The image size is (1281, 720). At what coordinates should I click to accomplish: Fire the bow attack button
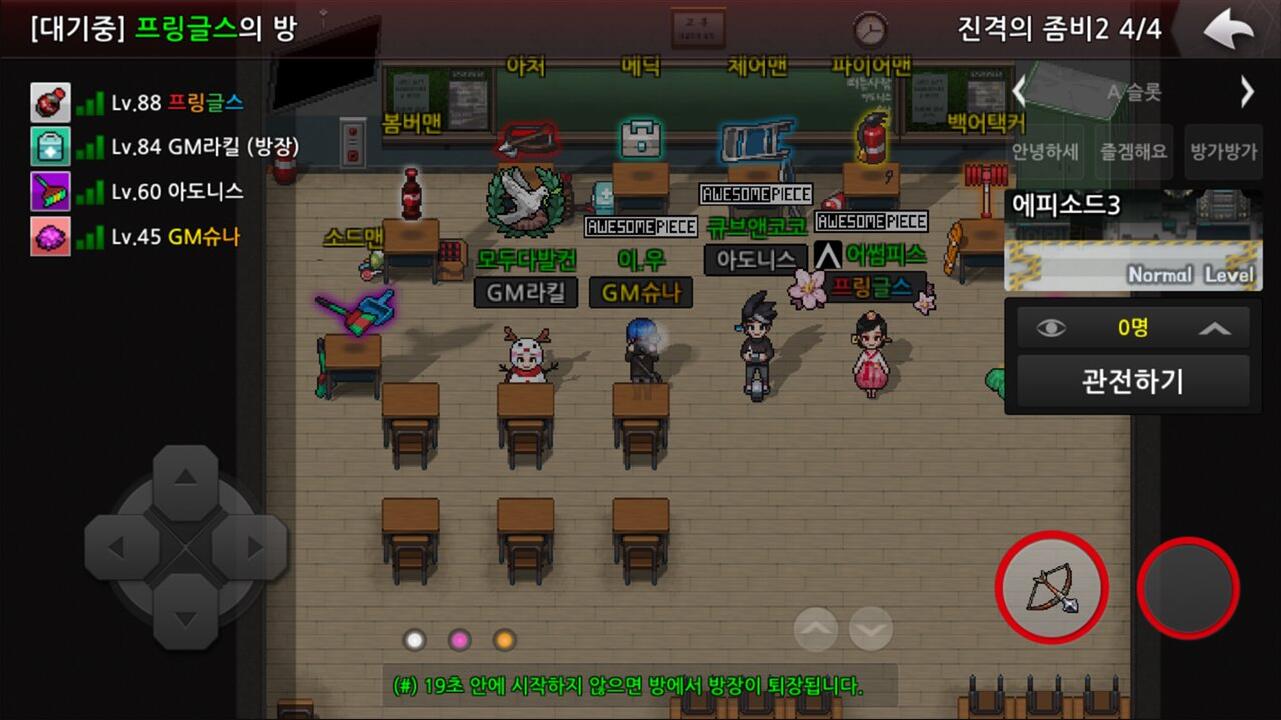(1051, 587)
